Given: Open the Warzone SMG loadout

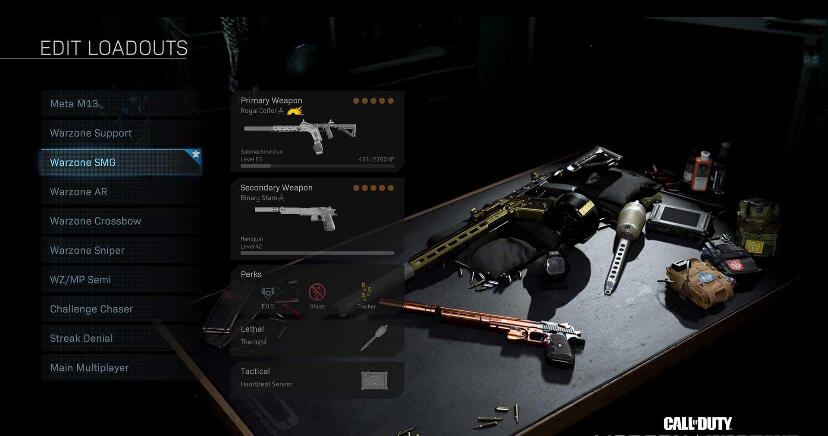Looking at the screenshot, I should (x=120, y=162).
